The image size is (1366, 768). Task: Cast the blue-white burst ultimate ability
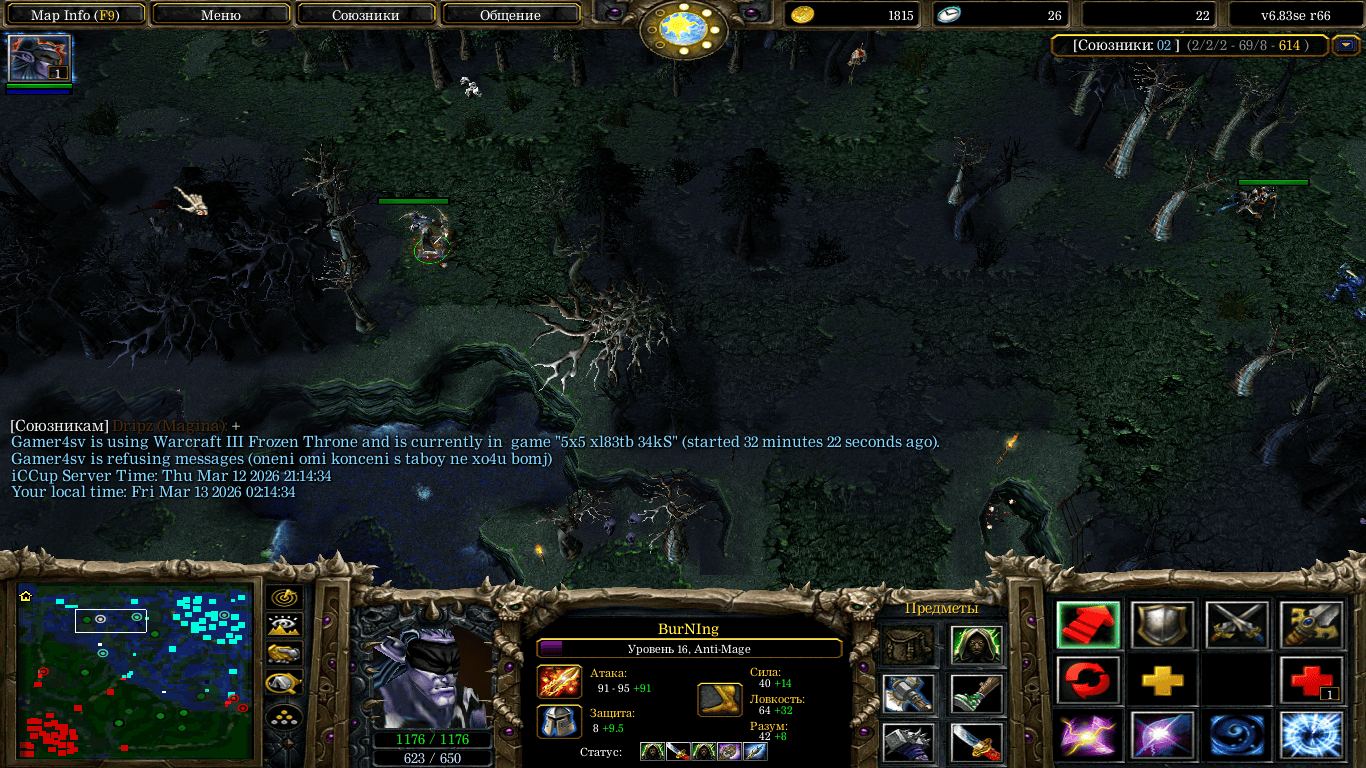point(1310,735)
